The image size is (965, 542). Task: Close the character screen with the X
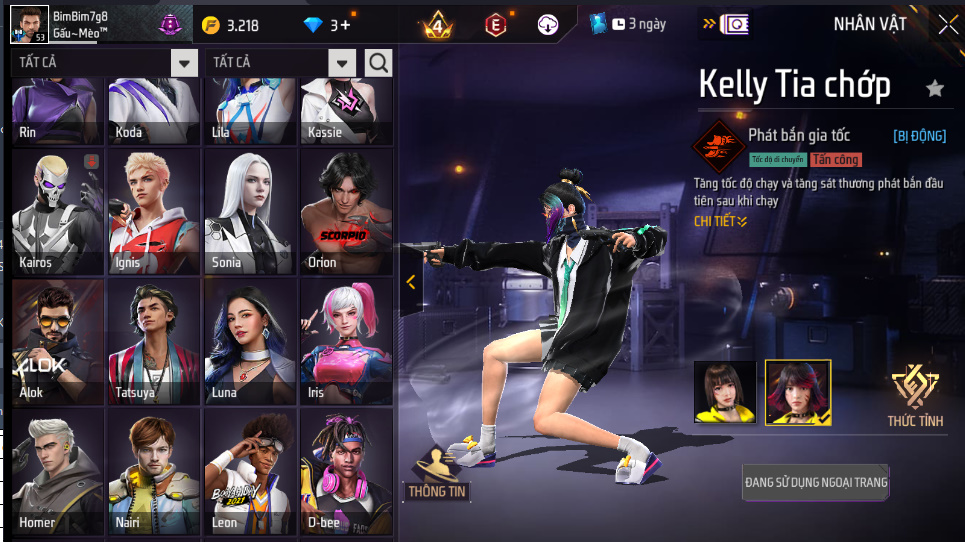pyautogui.click(x=947, y=25)
